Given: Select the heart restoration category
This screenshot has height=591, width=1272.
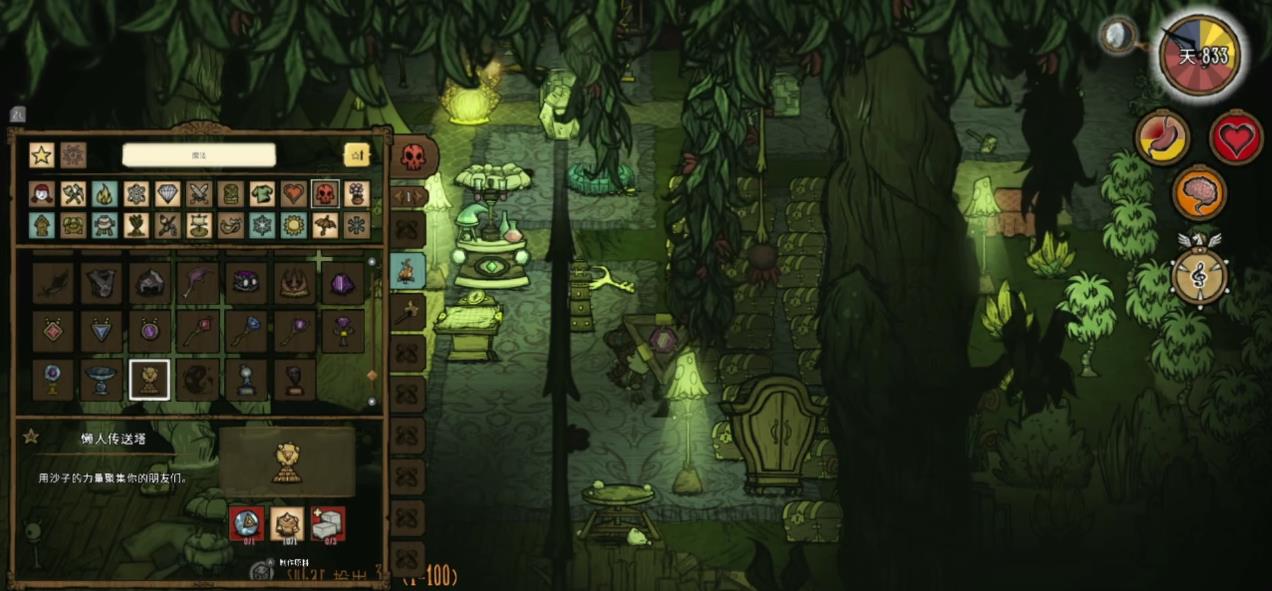Looking at the screenshot, I should tap(293, 194).
